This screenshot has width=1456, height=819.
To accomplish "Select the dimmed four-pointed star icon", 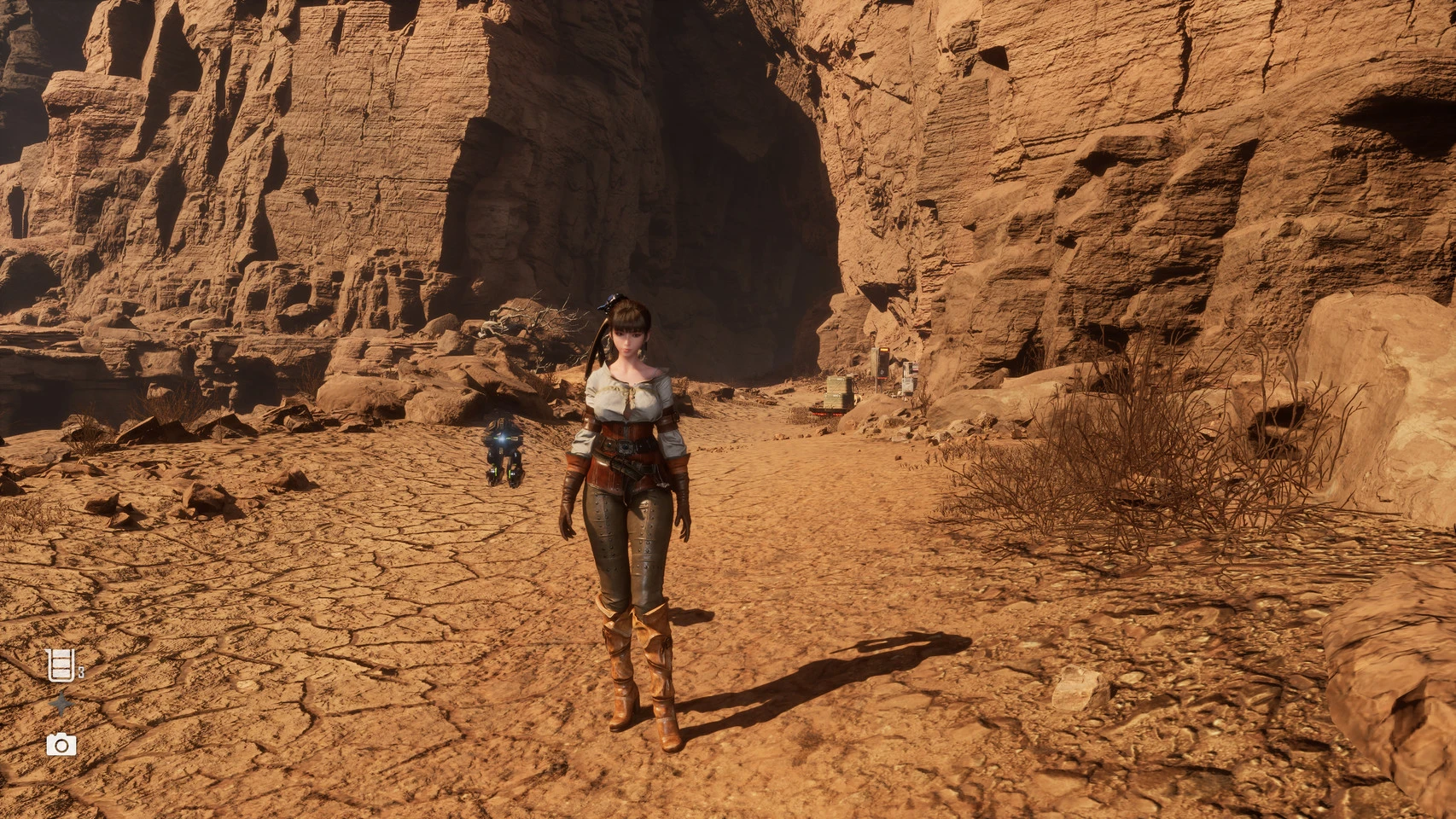I will [x=61, y=705].
